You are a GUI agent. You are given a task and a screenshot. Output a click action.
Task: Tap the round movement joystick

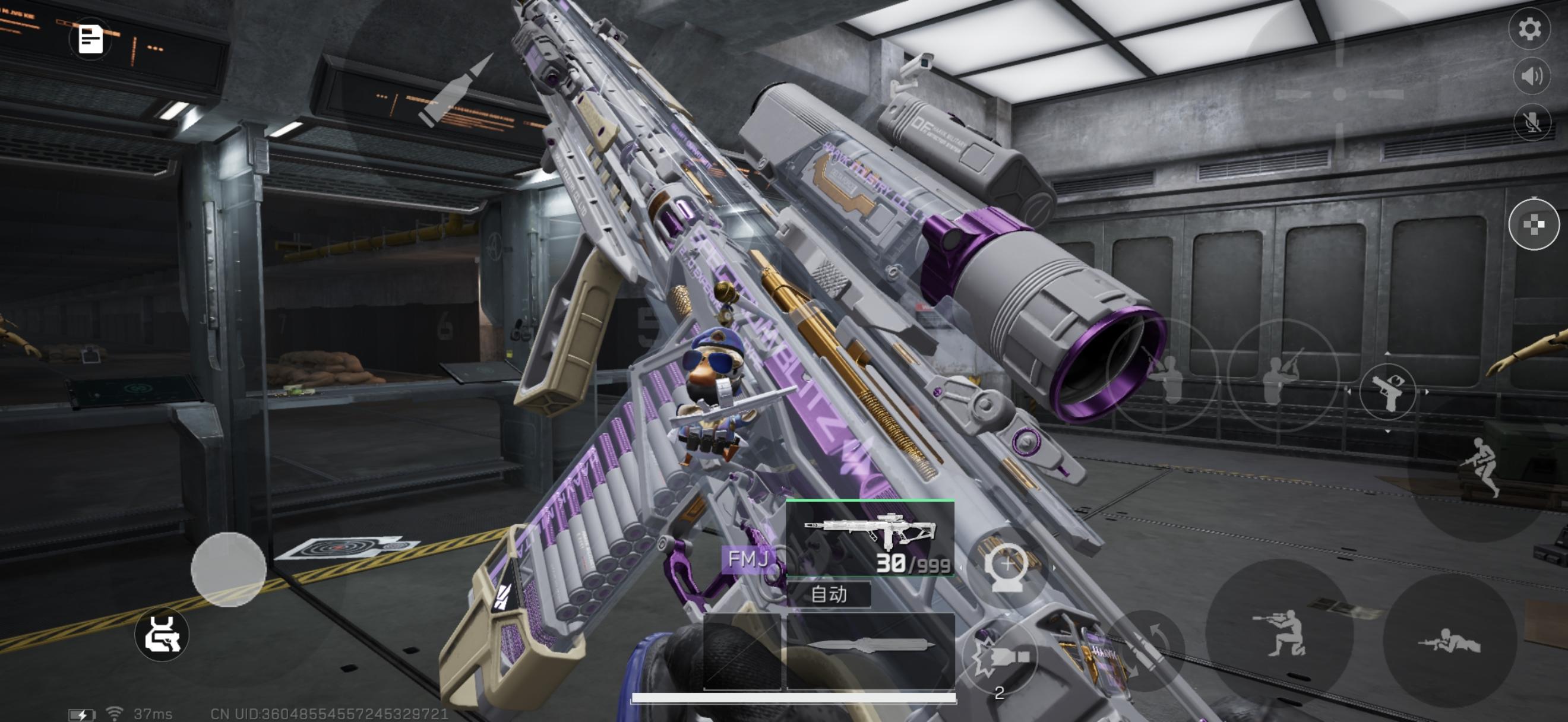click(228, 569)
